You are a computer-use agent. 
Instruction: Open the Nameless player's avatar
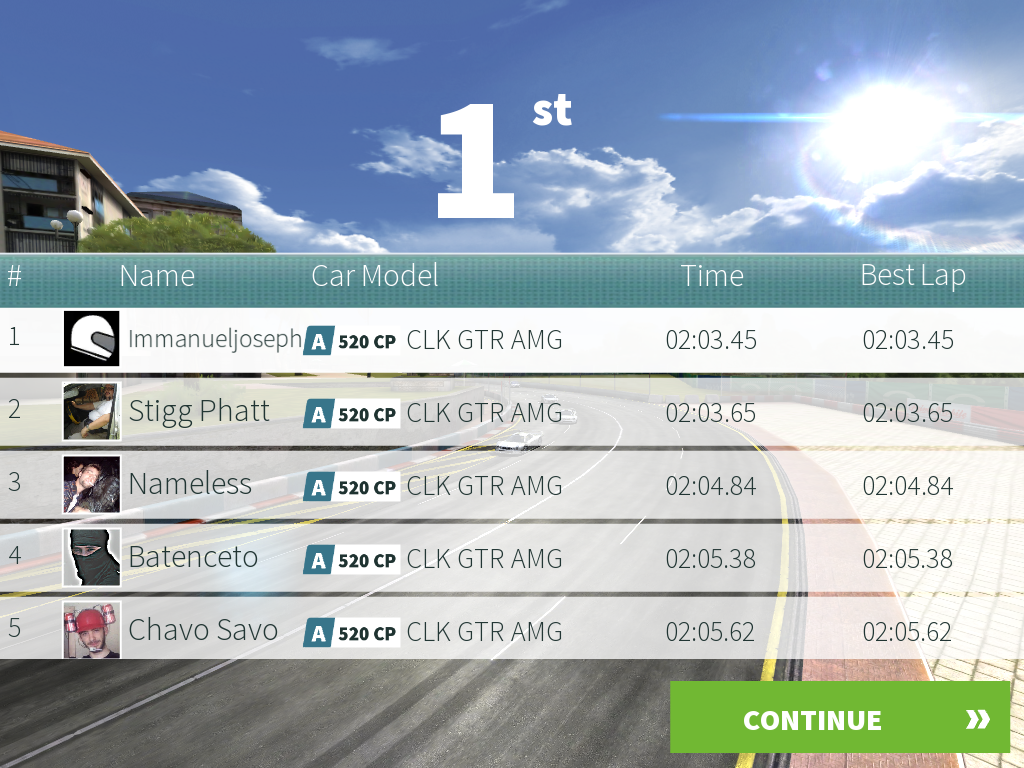[x=92, y=484]
